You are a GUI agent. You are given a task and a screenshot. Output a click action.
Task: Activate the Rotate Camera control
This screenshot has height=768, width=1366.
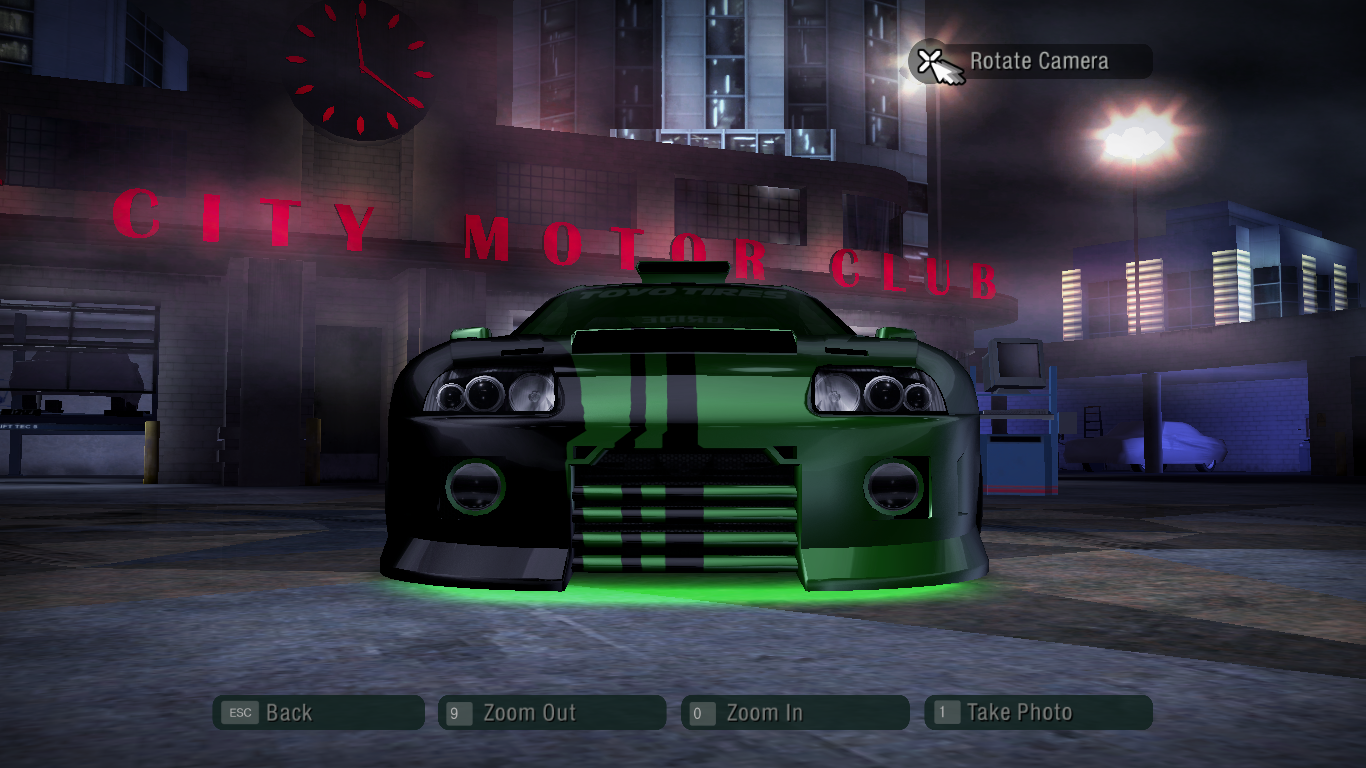[1031, 62]
